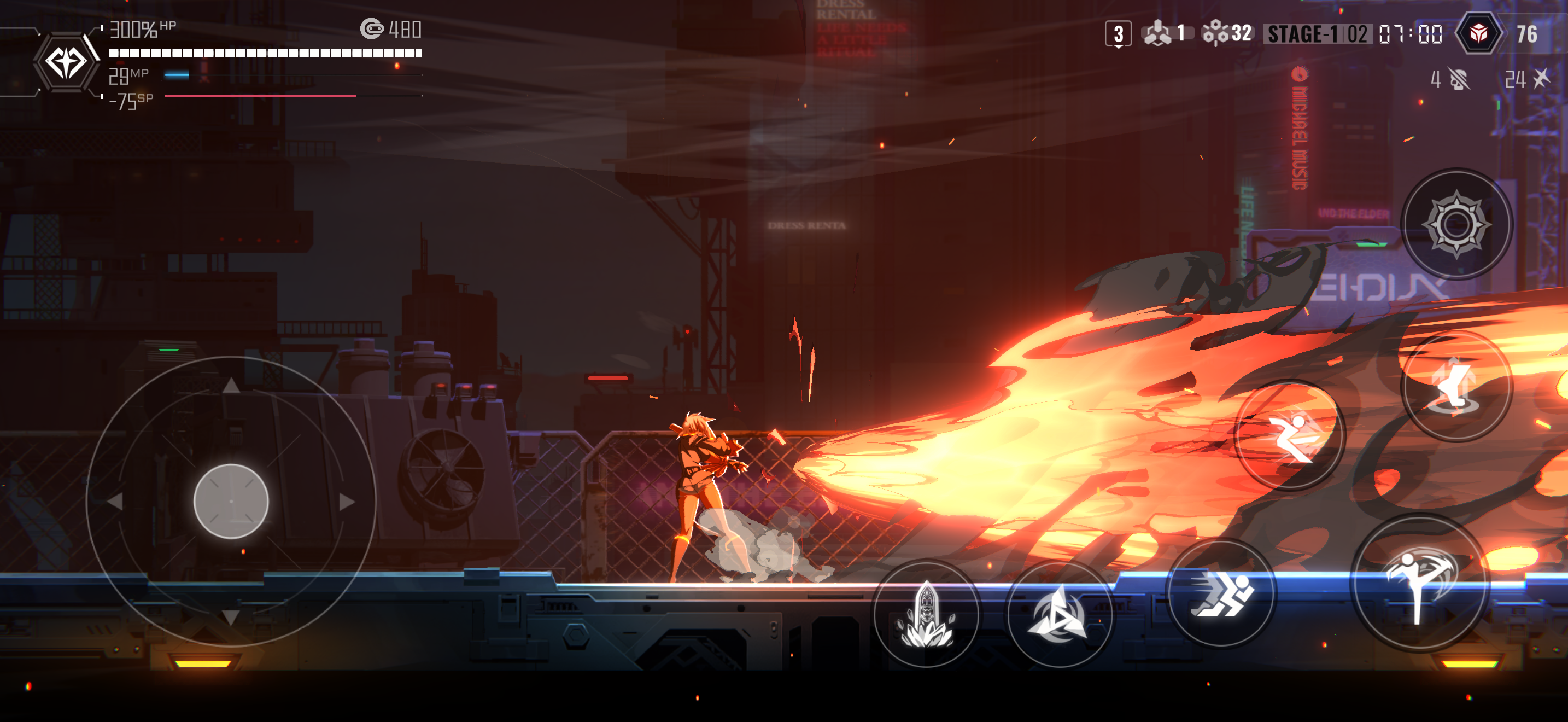Push the joystick's right arrow
Viewport: 1568px width, 722px height.
click(346, 502)
